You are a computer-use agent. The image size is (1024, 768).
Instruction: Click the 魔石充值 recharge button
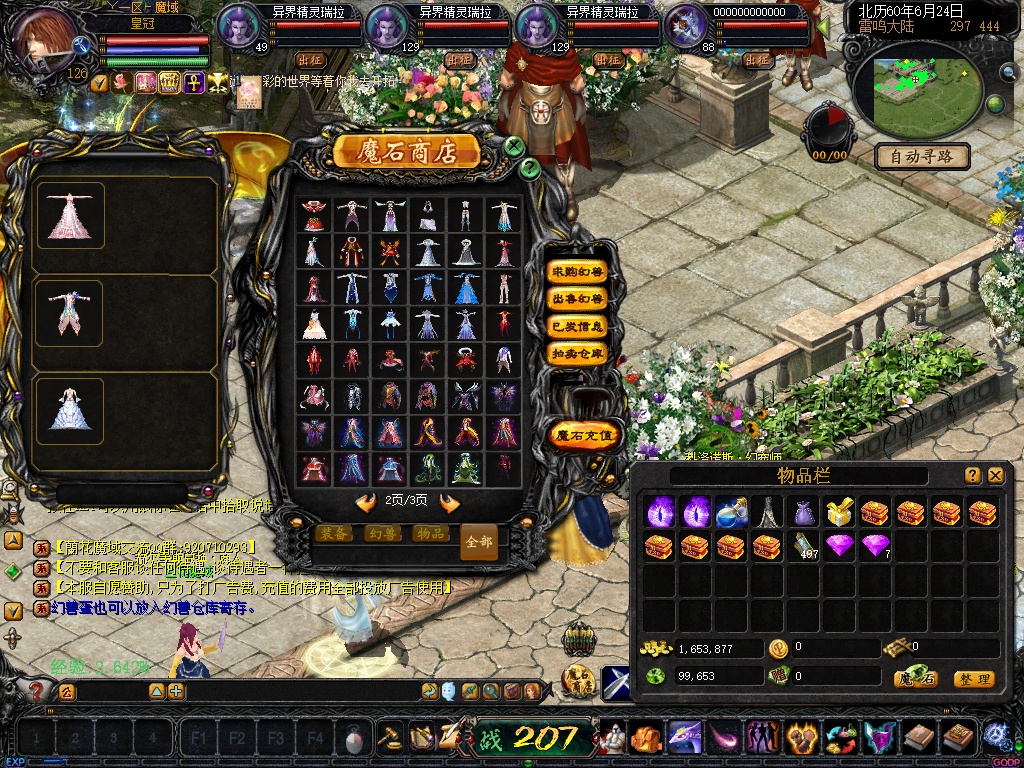(586, 435)
